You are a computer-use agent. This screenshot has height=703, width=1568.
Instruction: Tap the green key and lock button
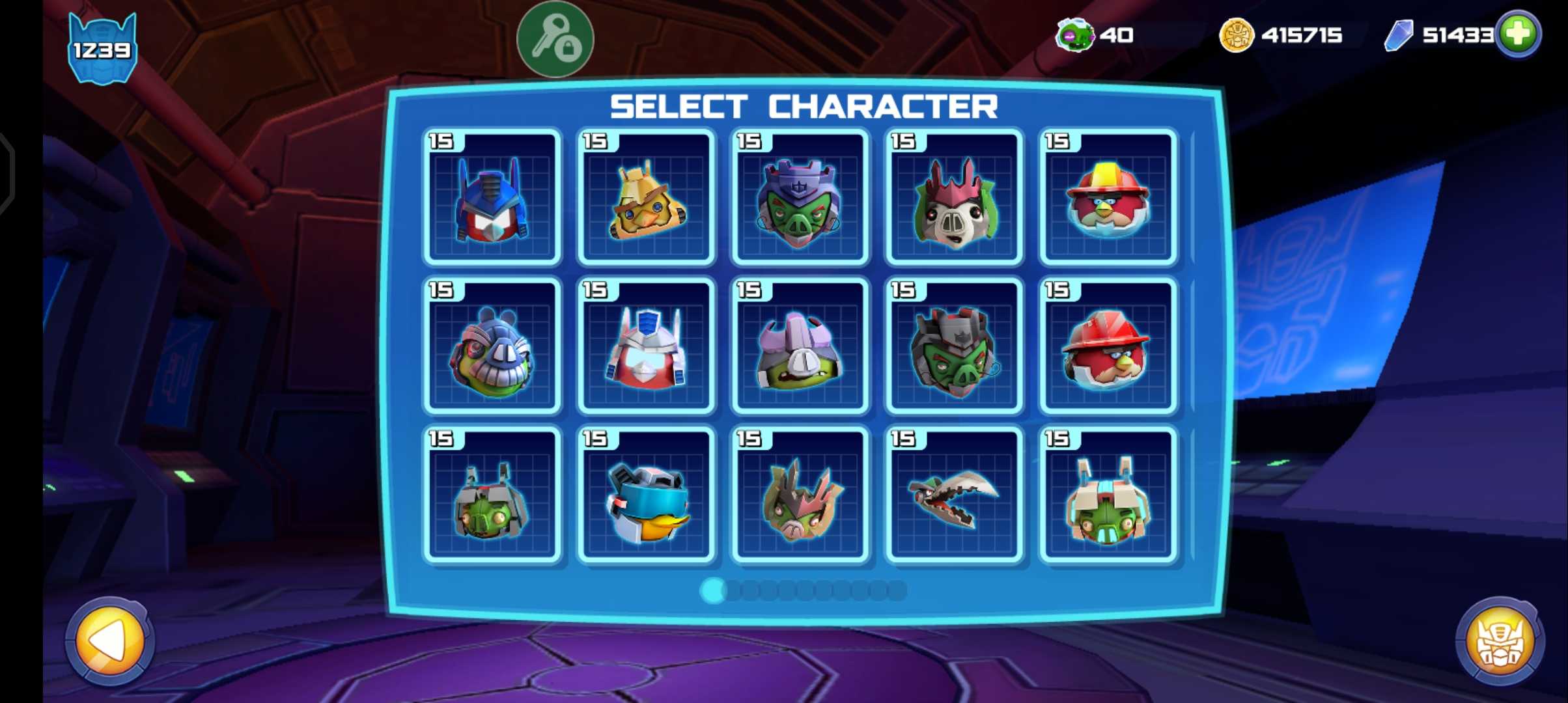[x=555, y=39]
